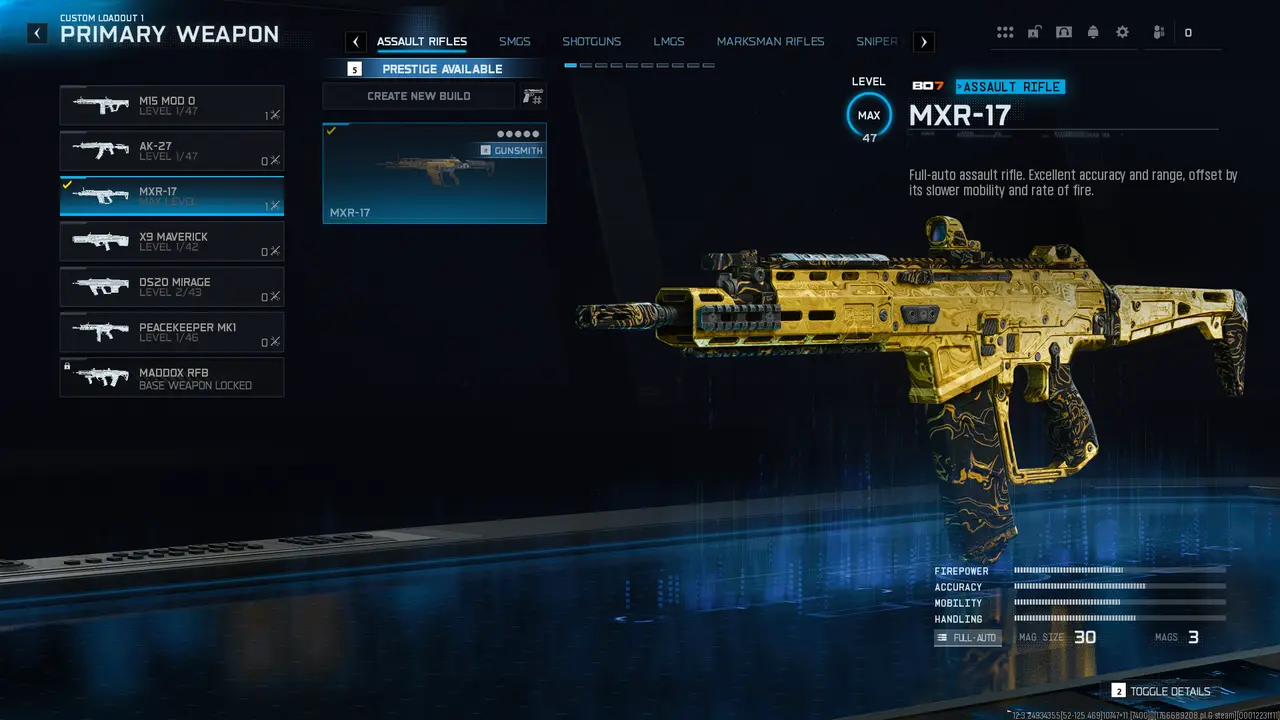Click the grid menu icon top right
Viewport: 1280px width, 720px height.
1005,31
